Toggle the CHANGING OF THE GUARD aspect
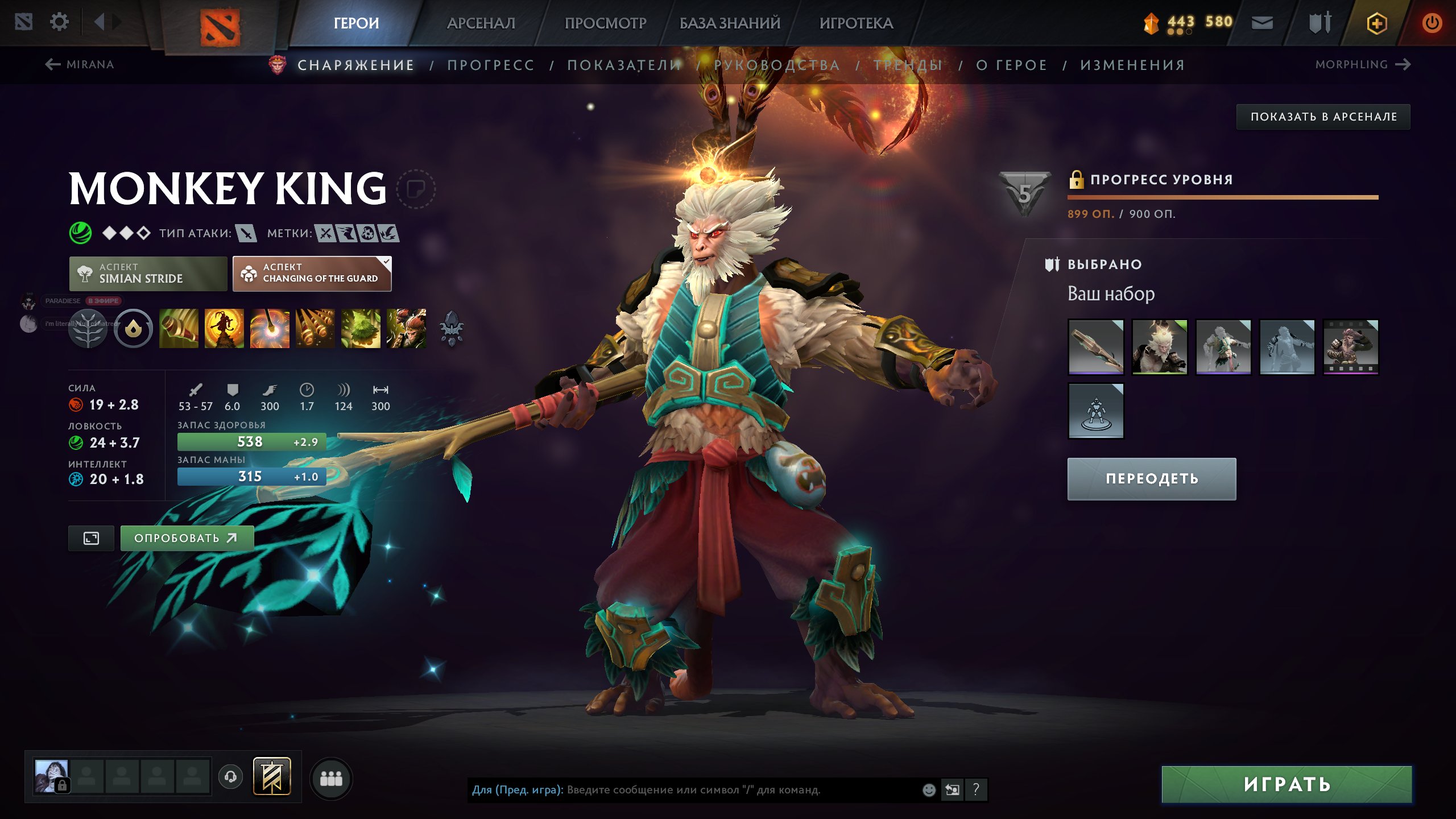Screen dimensions: 1456x819 click(x=312, y=274)
